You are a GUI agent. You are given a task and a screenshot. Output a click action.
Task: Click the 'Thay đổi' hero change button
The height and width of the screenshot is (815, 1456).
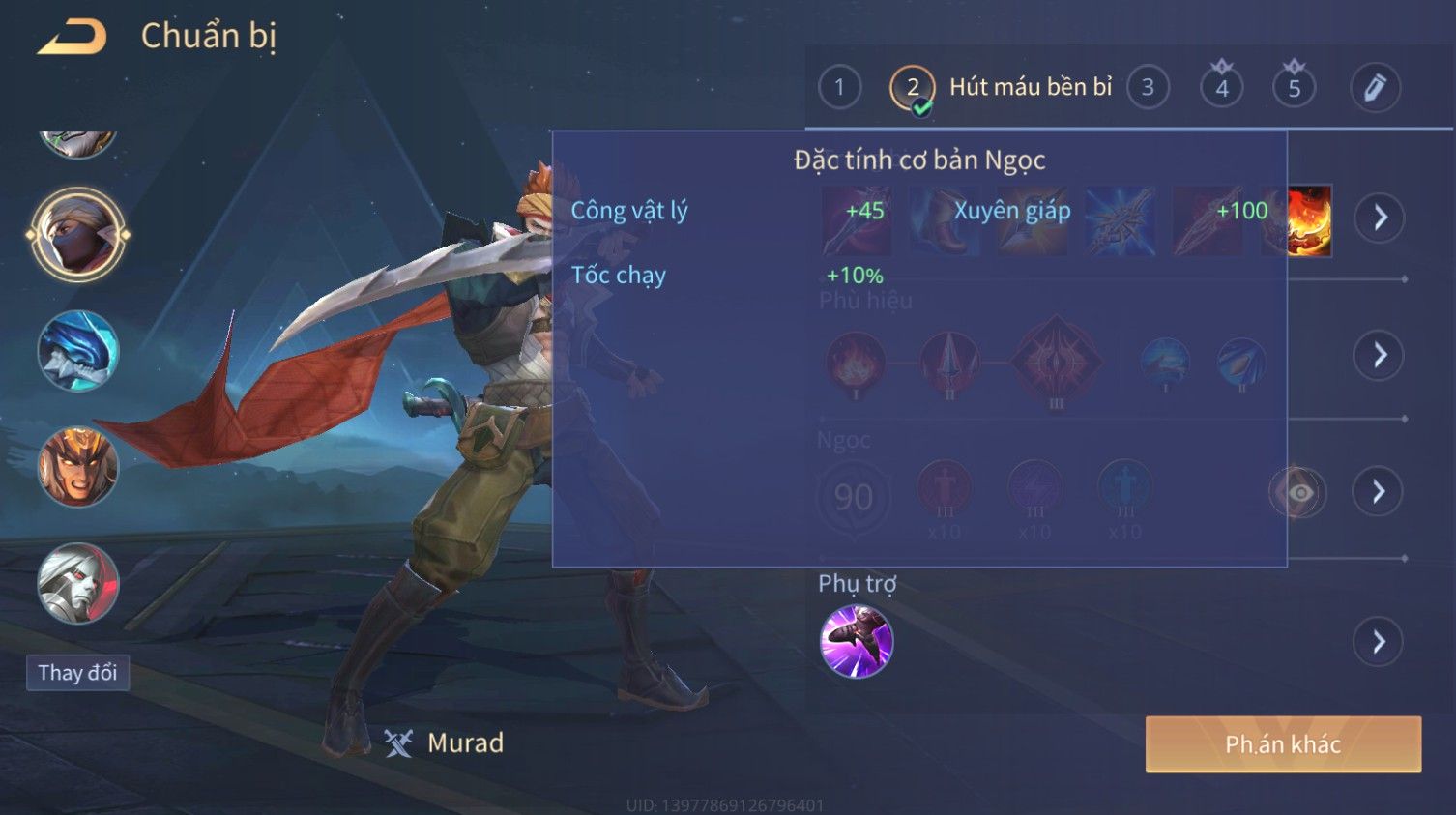point(77,673)
